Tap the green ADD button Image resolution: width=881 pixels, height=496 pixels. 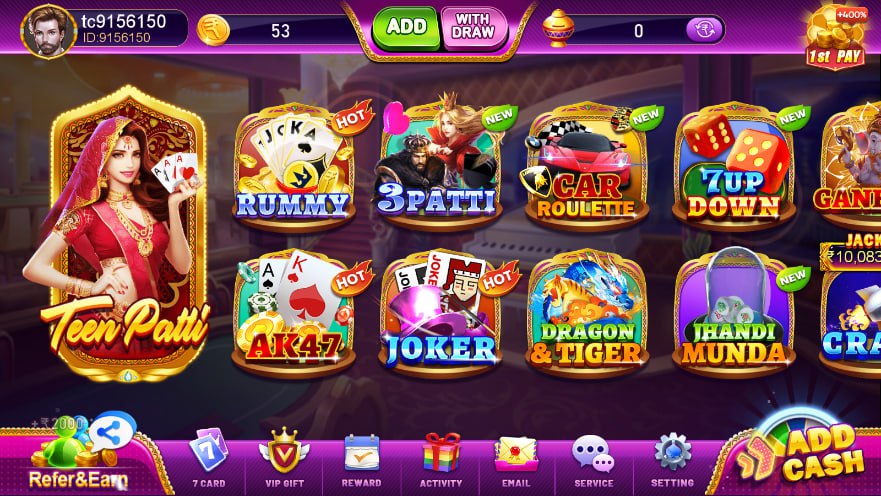406,28
